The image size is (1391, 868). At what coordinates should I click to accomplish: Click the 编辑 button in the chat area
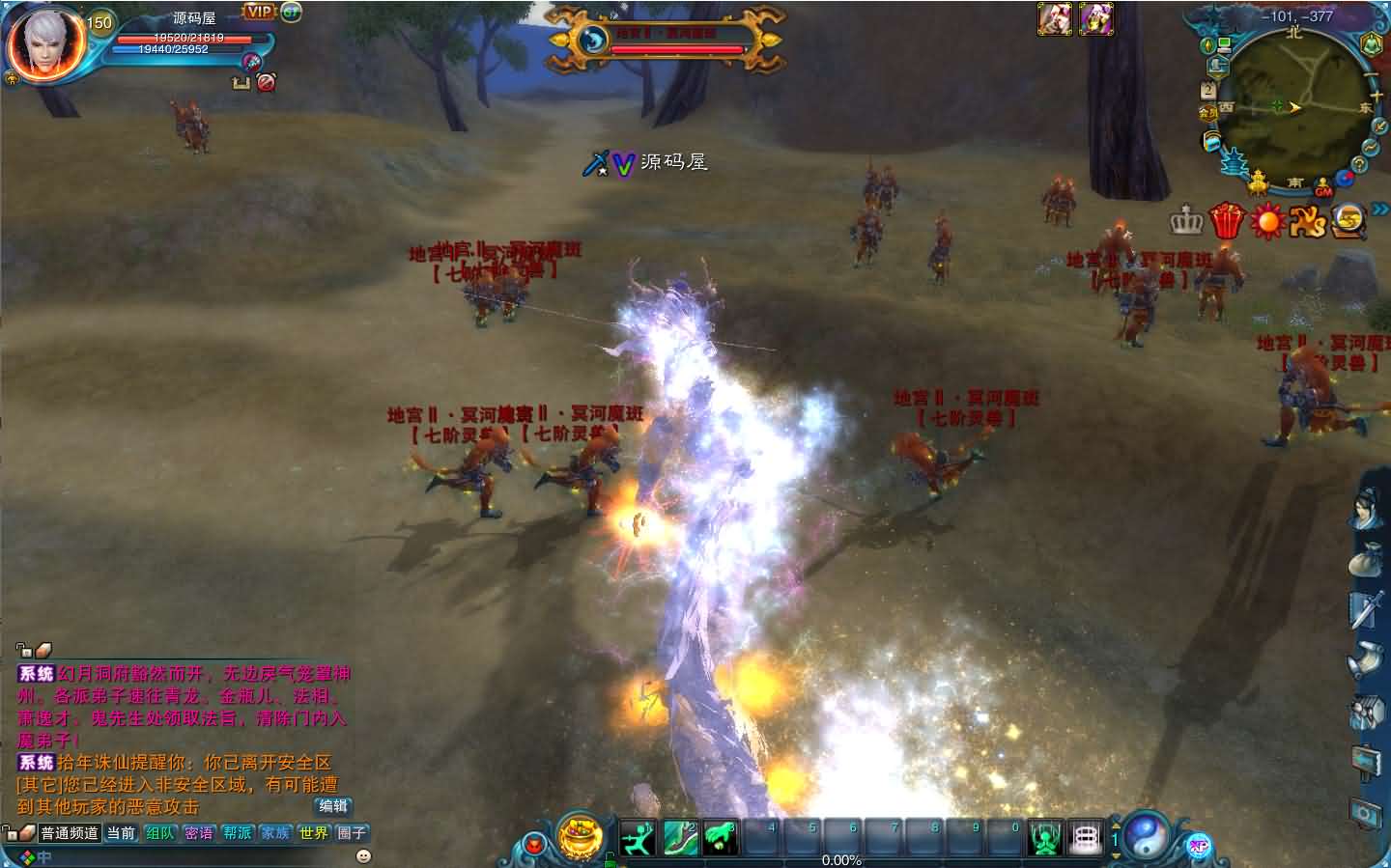[334, 806]
